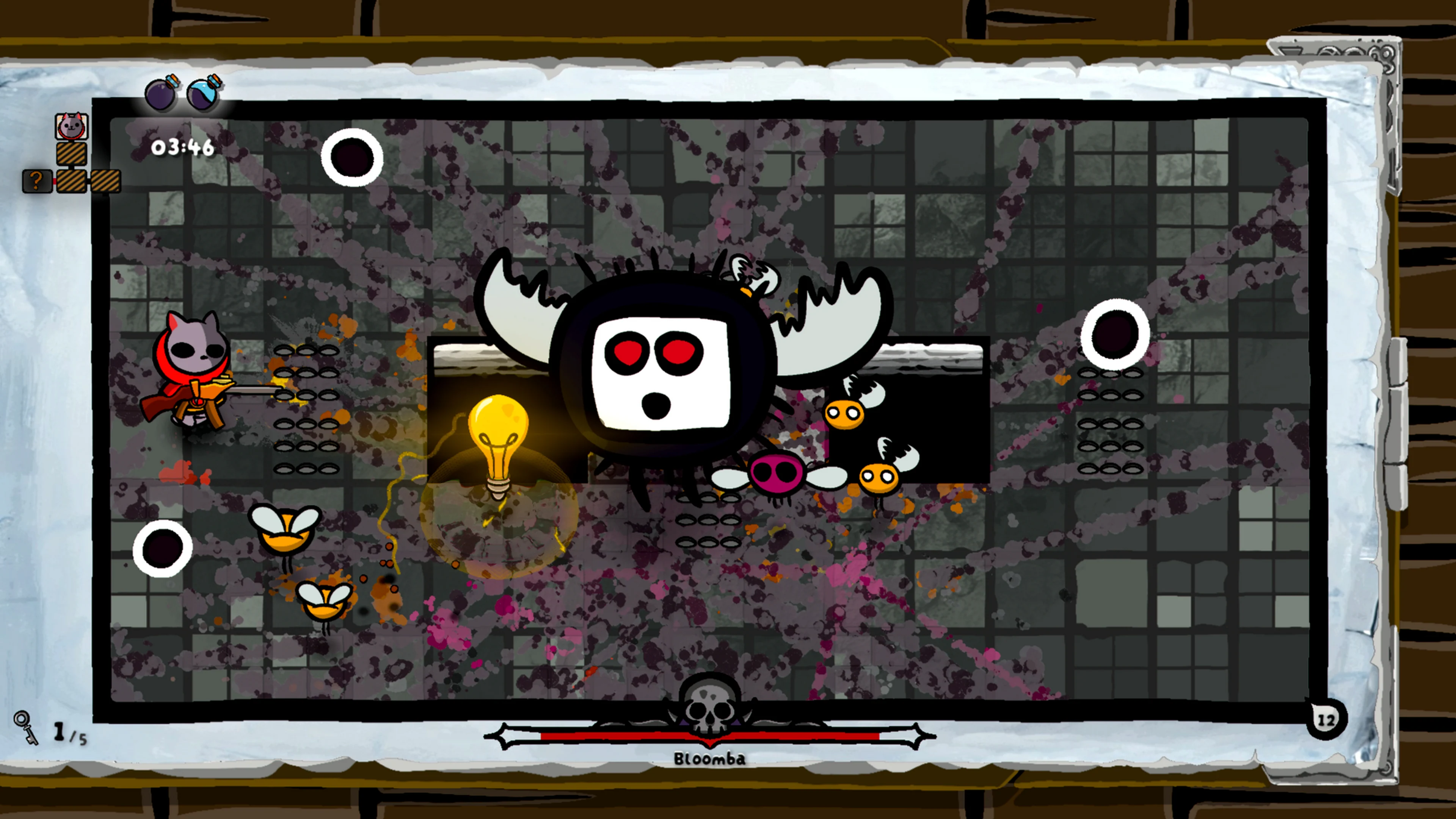
Task: Click the mystery item slot marked with '?'
Action: click(37, 182)
